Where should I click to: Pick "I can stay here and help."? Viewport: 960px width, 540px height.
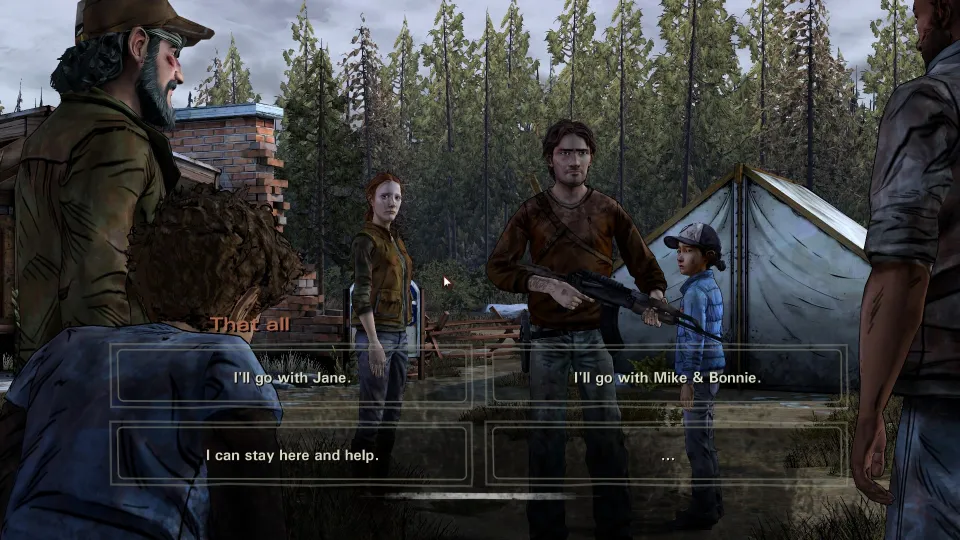pos(291,455)
